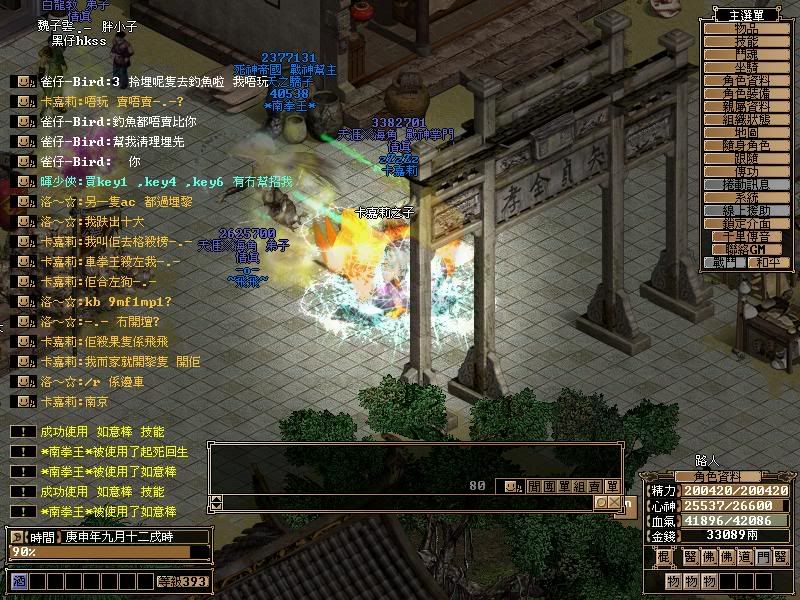Open the 角色裝備 equipment menu entry

tap(746, 94)
